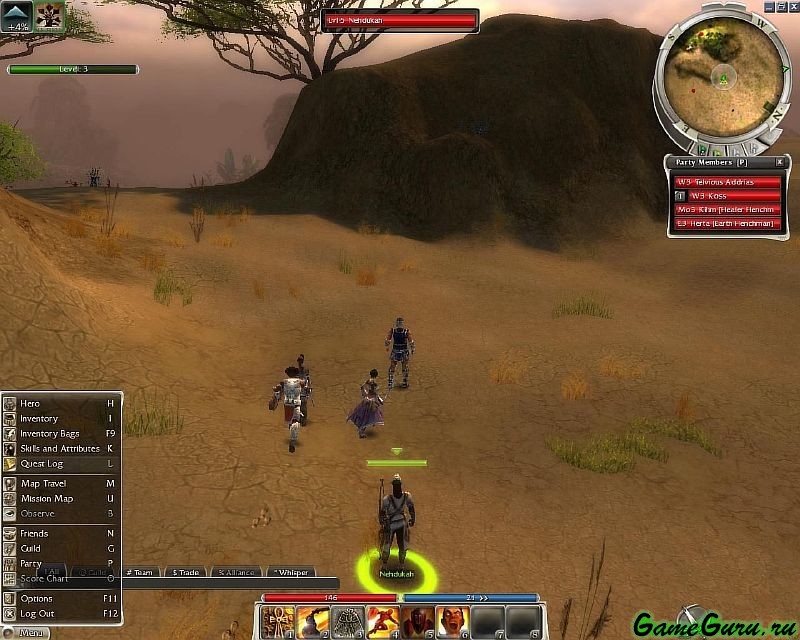Close the Party Members window
This screenshot has height=640, width=800.
click(779, 162)
